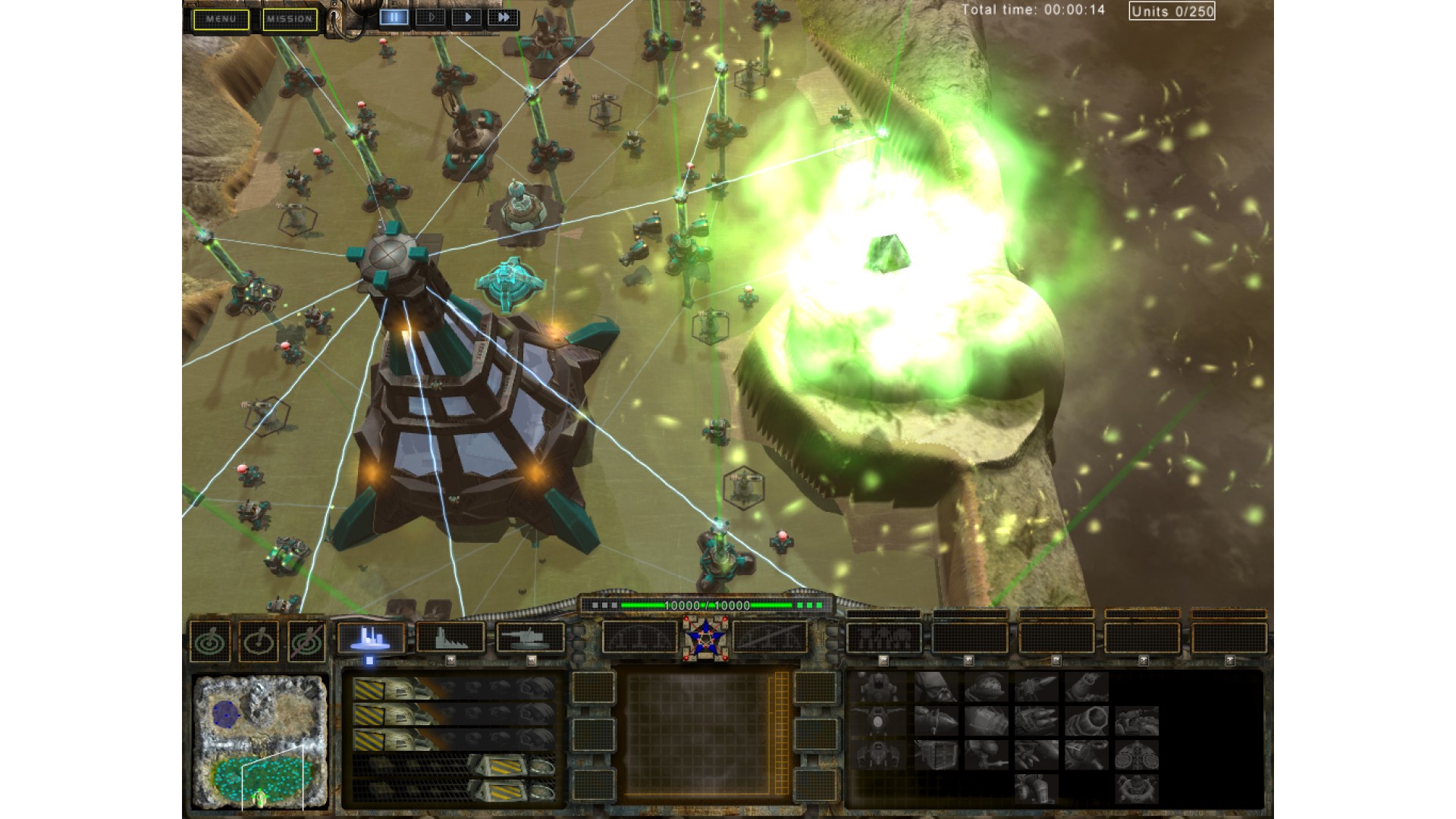The width and height of the screenshot is (1456, 819).
Task: Select the twin-turbine unit icon
Action: (1136, 755)
